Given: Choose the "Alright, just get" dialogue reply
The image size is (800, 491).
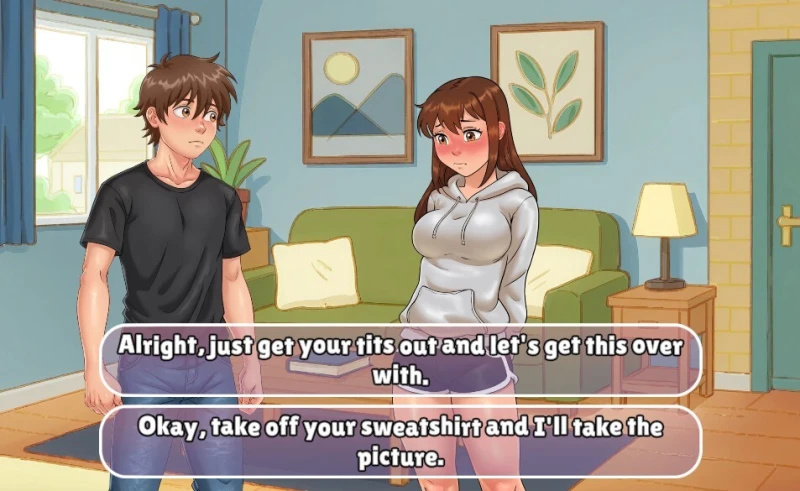Looking at the screenshot, I should pyautogui.click(x=400, y=360).
